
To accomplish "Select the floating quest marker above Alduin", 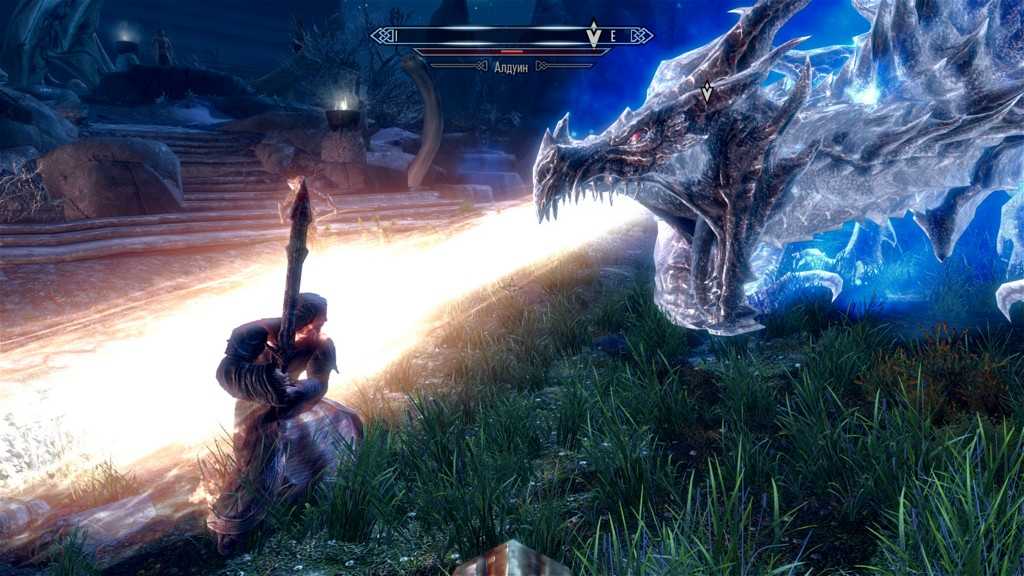I will (707, 91).
